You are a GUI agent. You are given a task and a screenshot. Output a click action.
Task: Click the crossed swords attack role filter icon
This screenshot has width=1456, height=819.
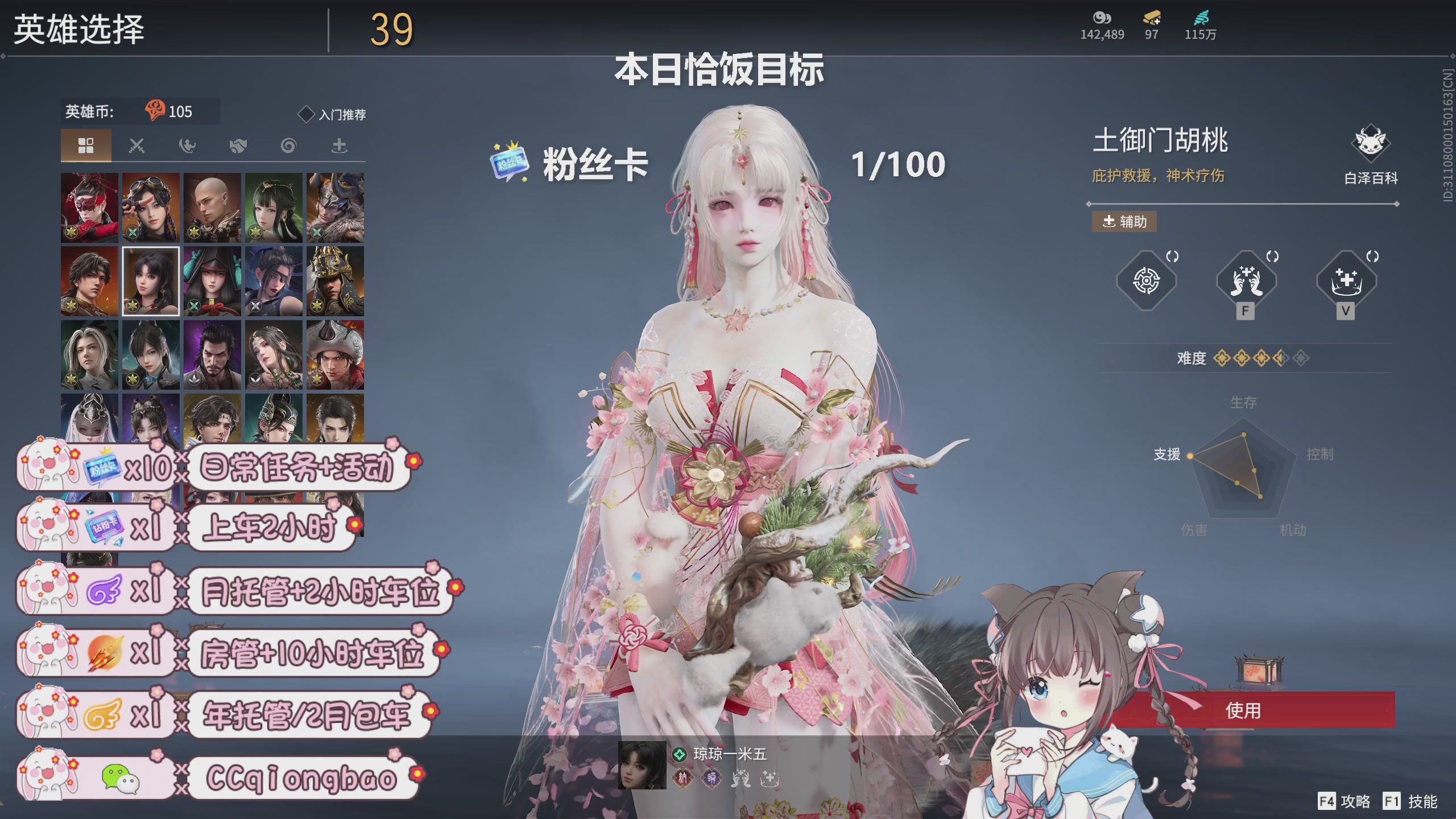point(136,145)
